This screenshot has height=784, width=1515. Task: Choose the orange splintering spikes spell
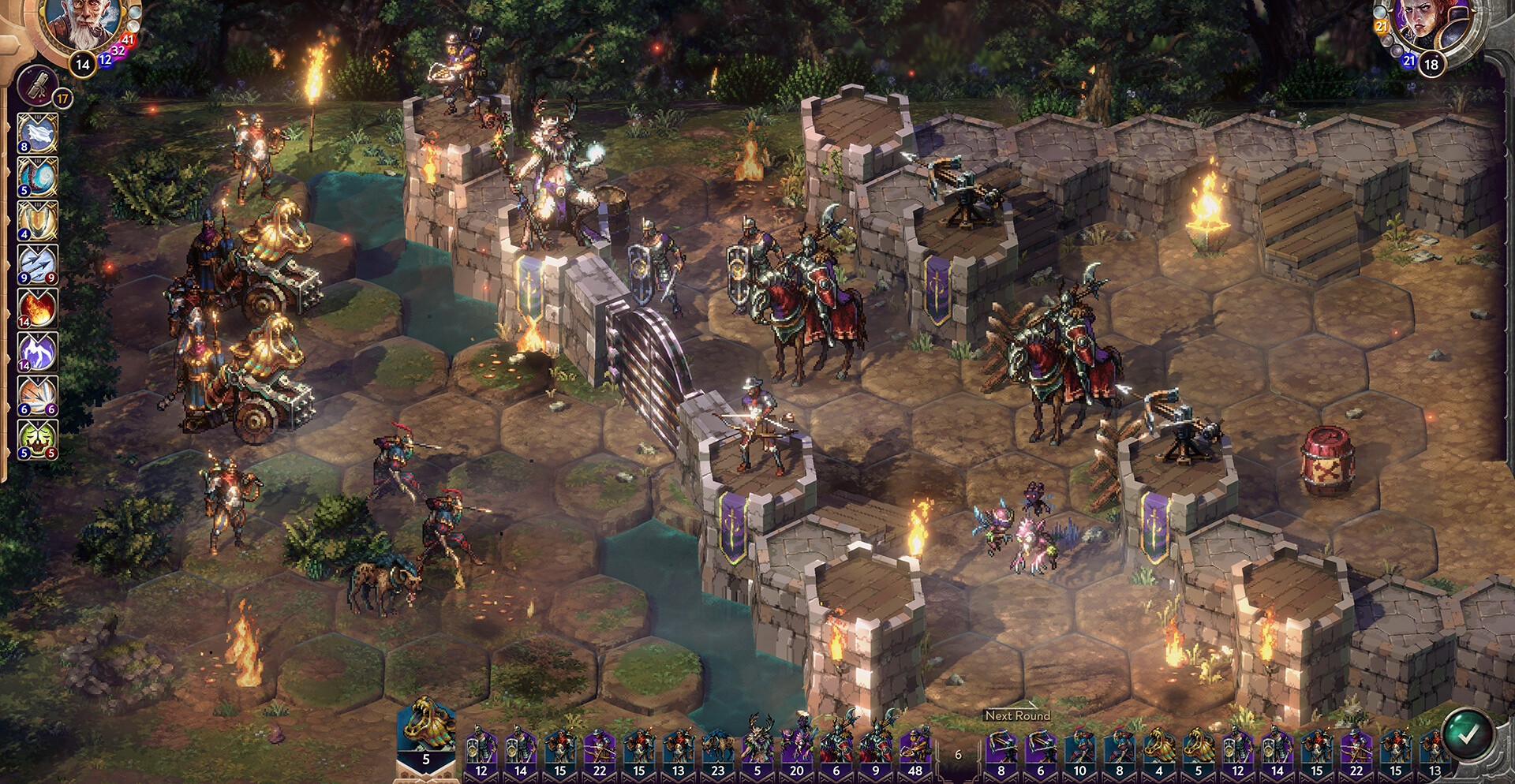pos(37,396)
